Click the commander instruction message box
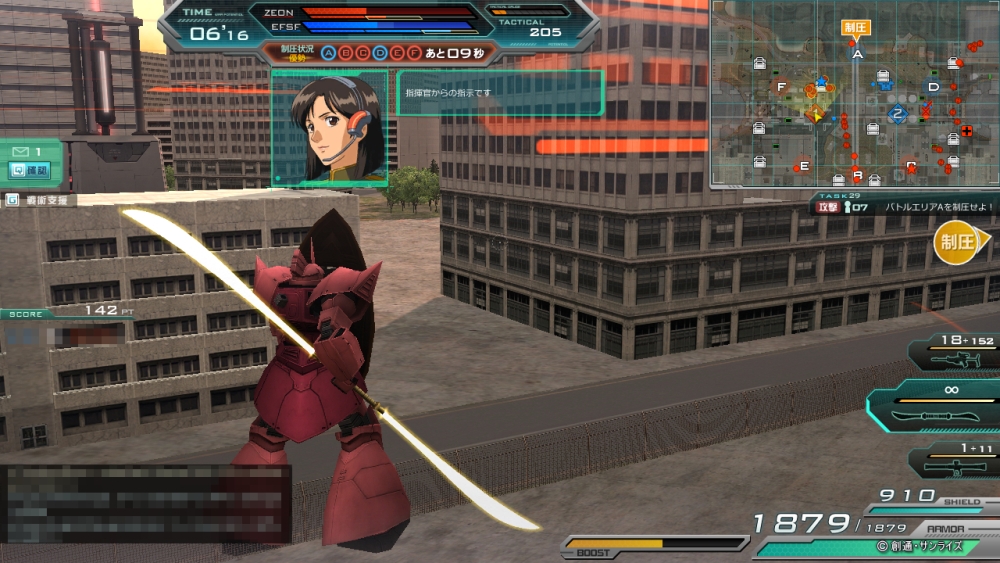The width and height of the screenshot is (1000, 563). (x=500, y=93)
